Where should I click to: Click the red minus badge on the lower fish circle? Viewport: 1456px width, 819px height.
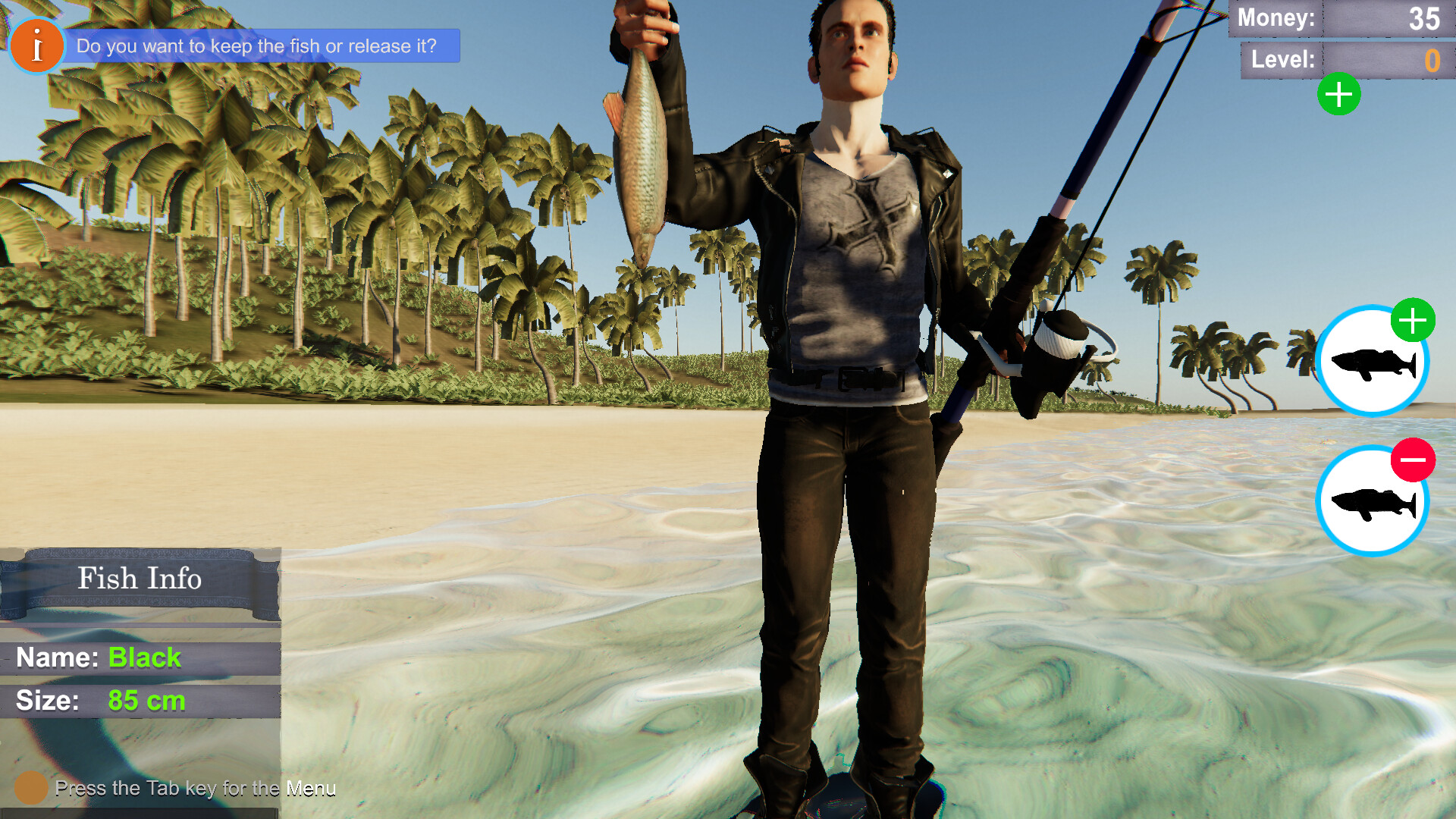click(1412, 460)
